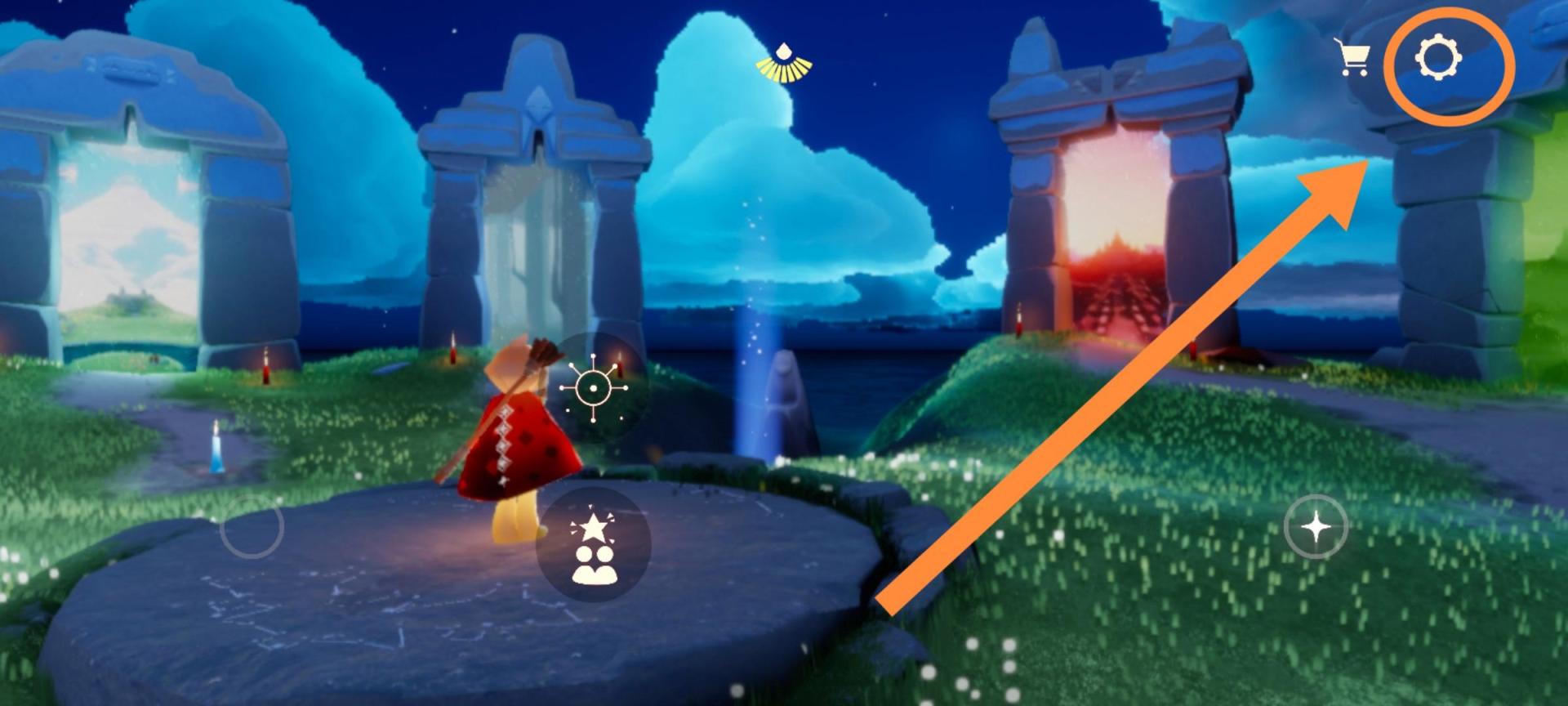This screenshot has height=706, width=1568.
Task: Open the settings gear menu
Action: (x=1438, y=59)
